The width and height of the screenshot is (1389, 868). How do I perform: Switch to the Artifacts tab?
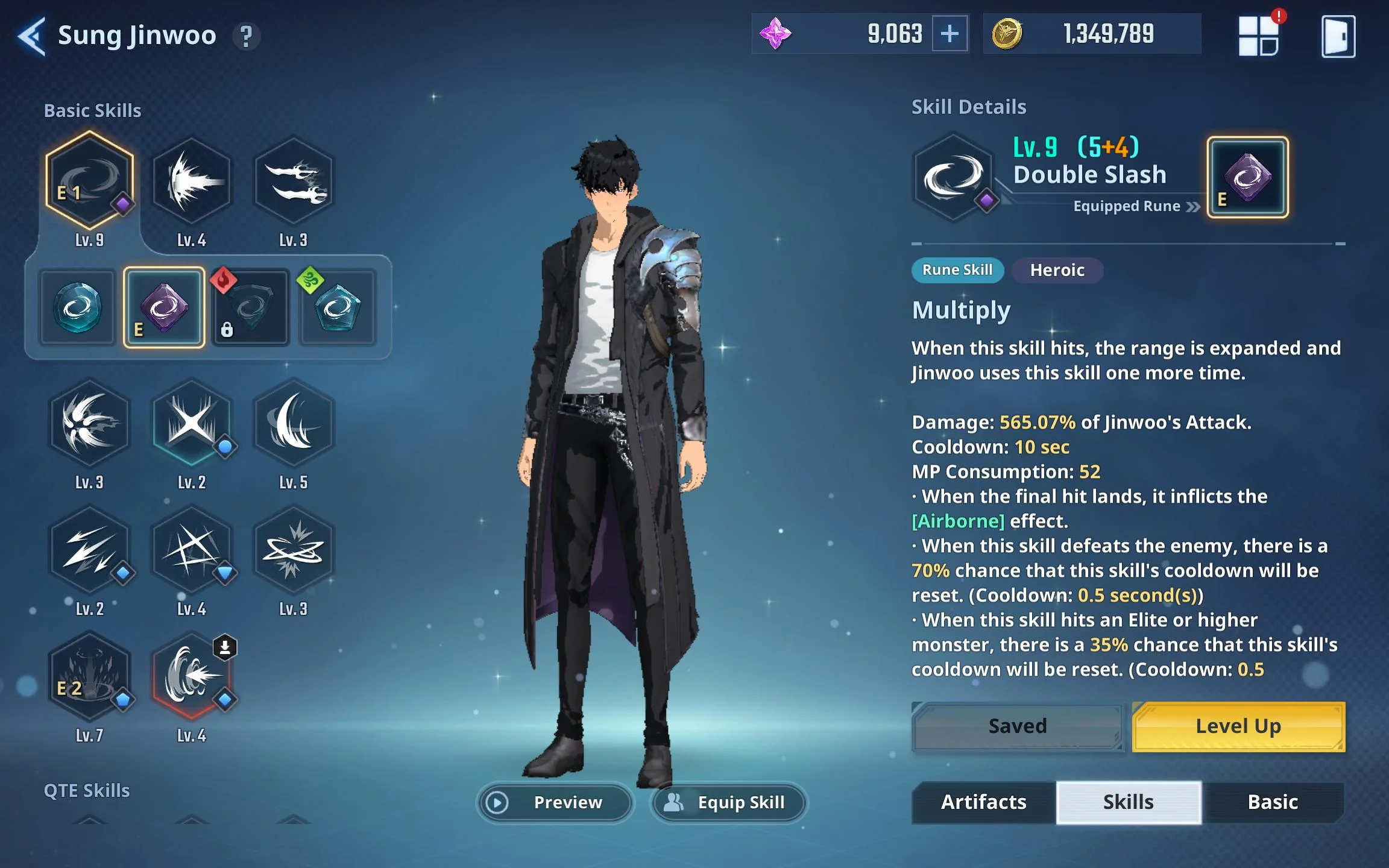coord(983,802)
